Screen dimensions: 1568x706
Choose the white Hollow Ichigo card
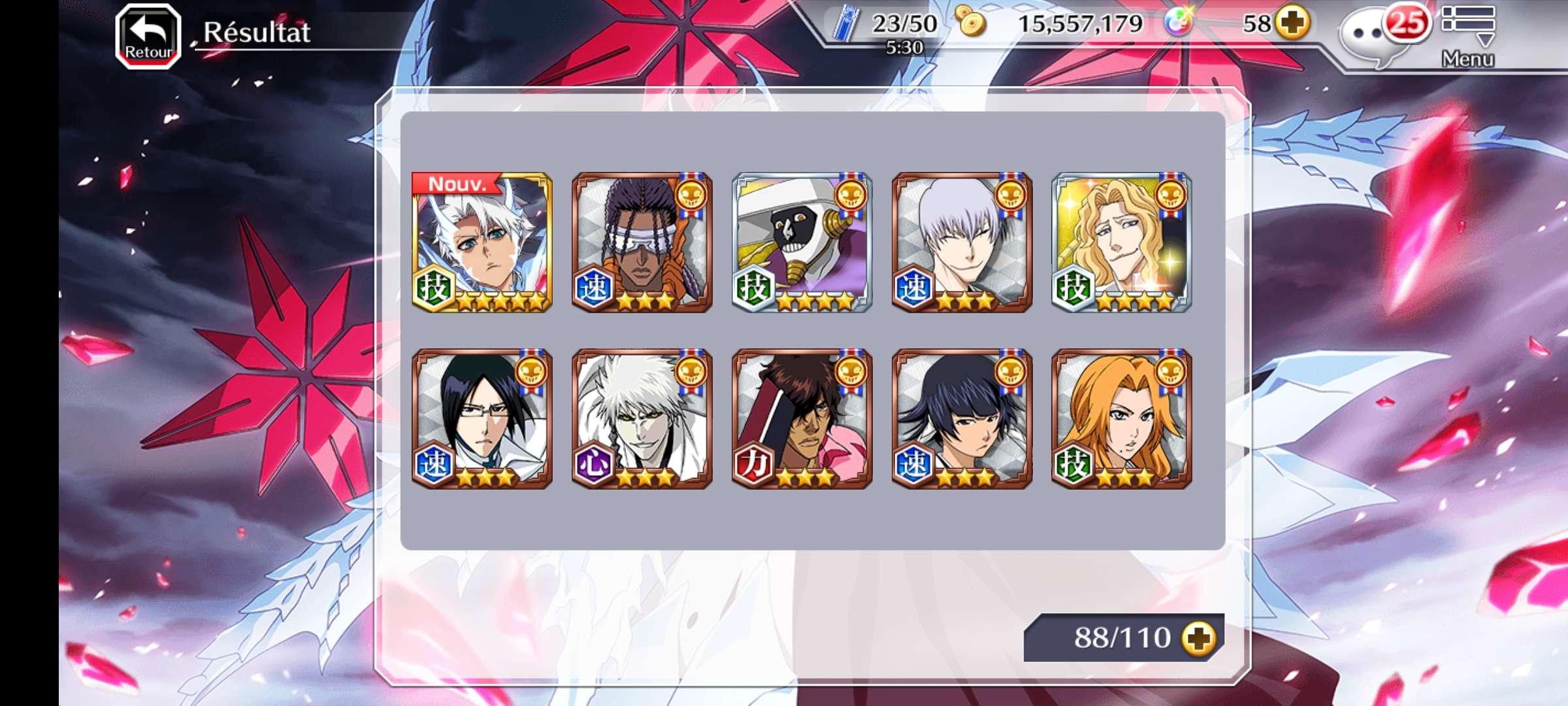coord(642,419)
